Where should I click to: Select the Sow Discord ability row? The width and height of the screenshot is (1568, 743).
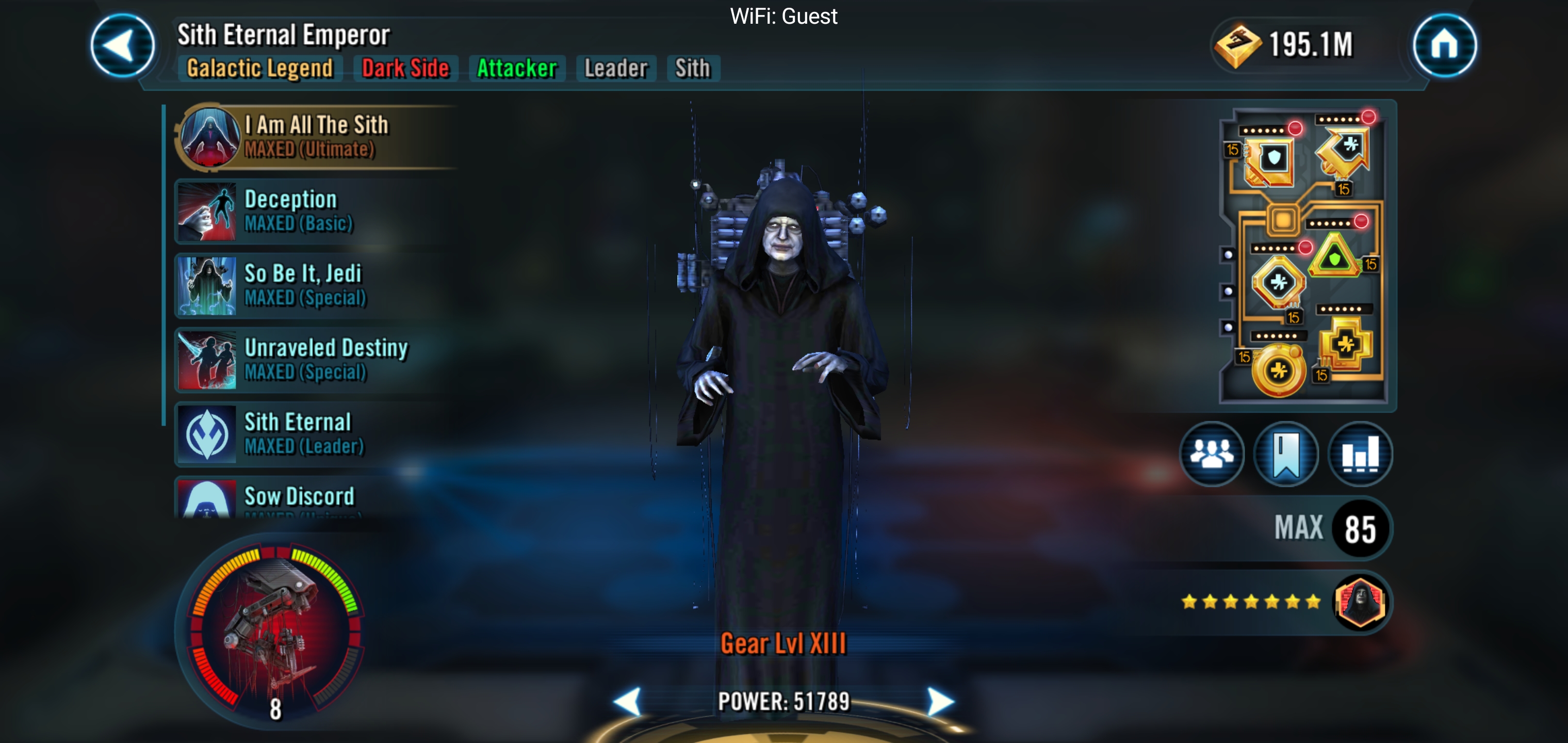[x=317, y=499]
